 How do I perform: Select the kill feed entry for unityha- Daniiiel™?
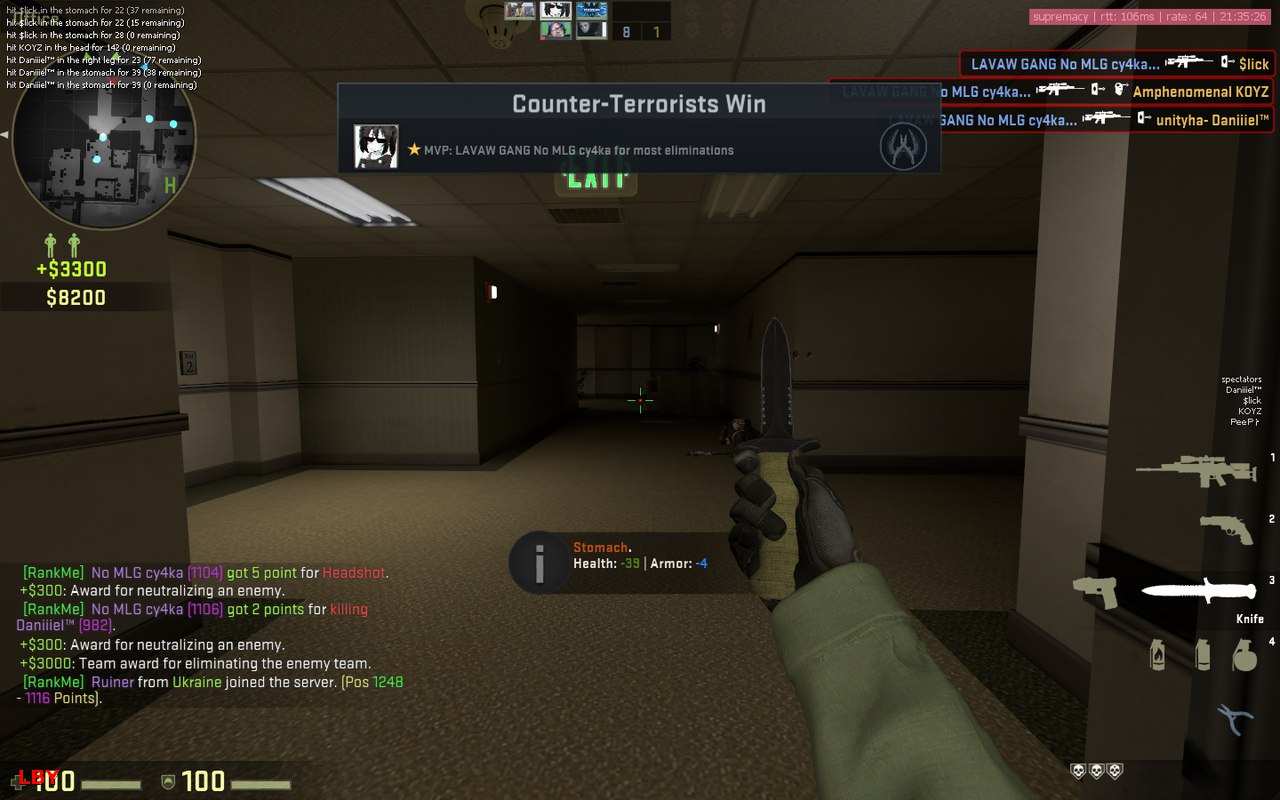(1080, 120)
